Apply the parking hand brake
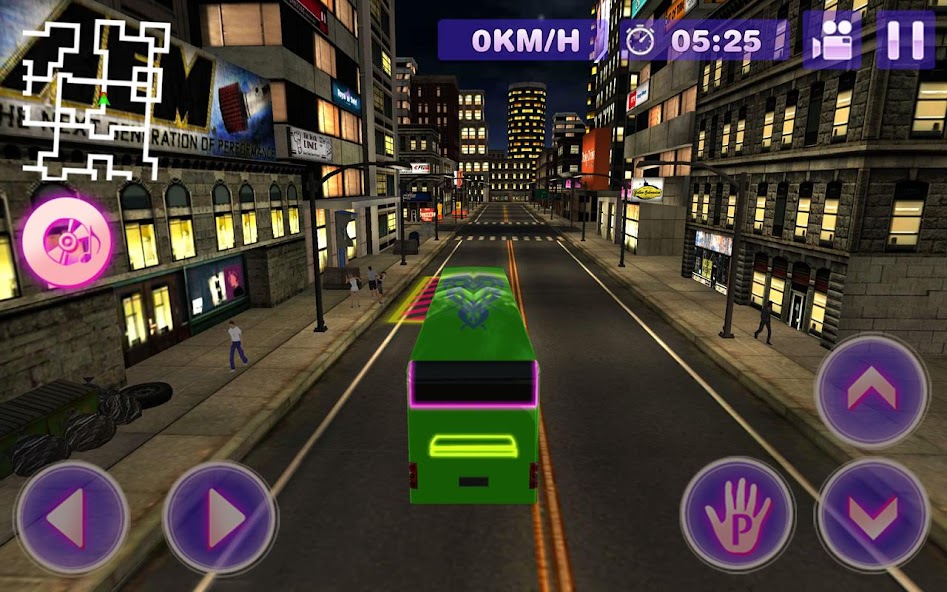This screenshot has height=592, width=947. coord(738,515)
